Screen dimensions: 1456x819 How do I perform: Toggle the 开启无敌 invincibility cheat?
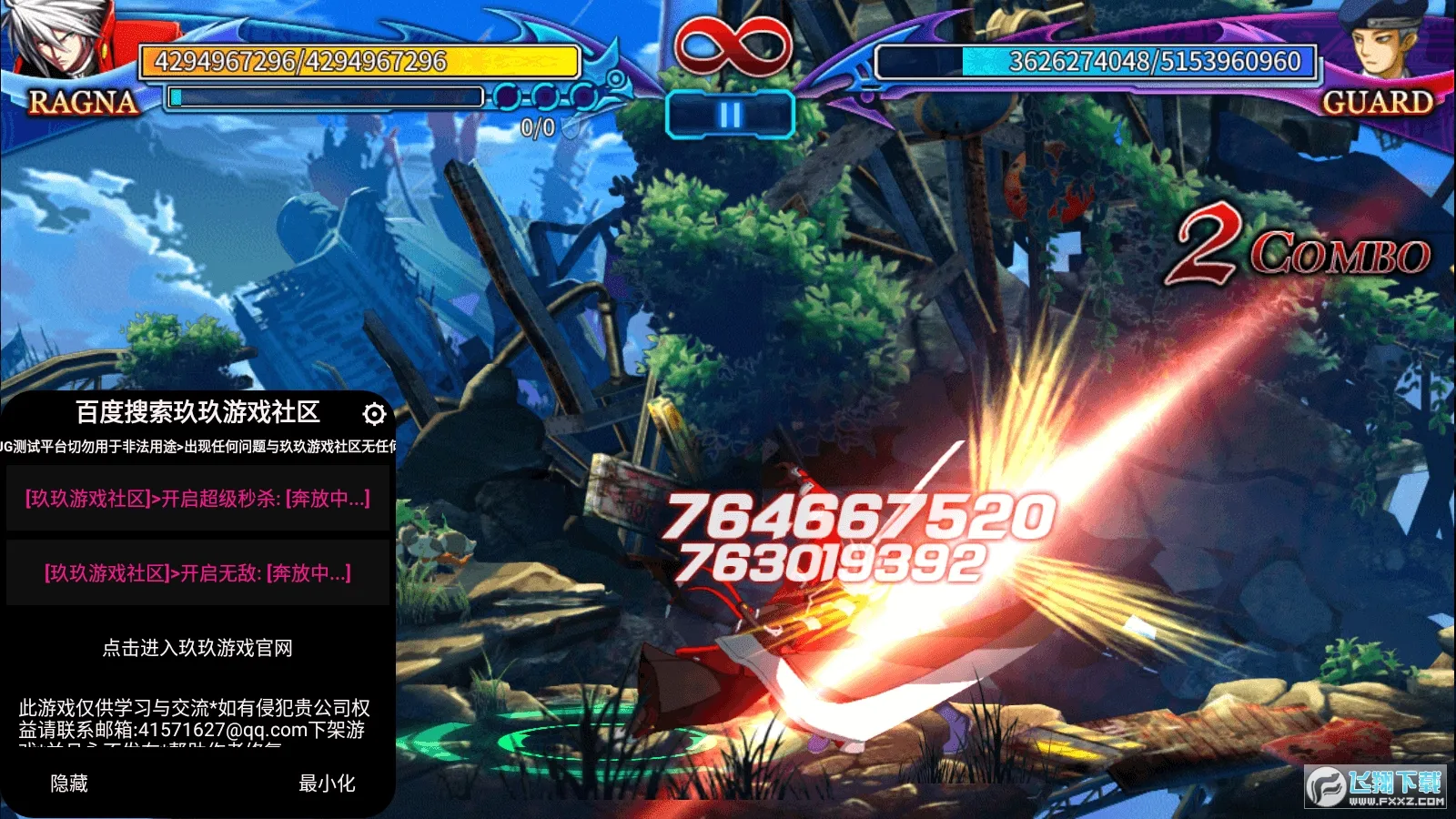coord(197,573)
